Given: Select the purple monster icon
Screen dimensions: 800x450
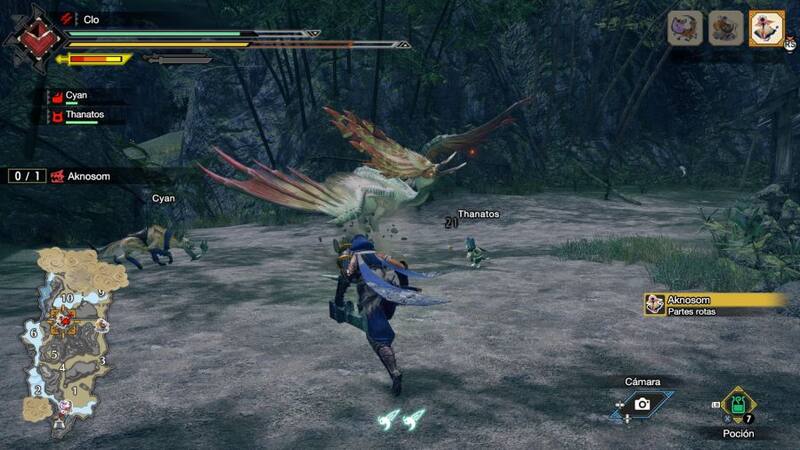Looking at the screenshot, I should [685, 28].
